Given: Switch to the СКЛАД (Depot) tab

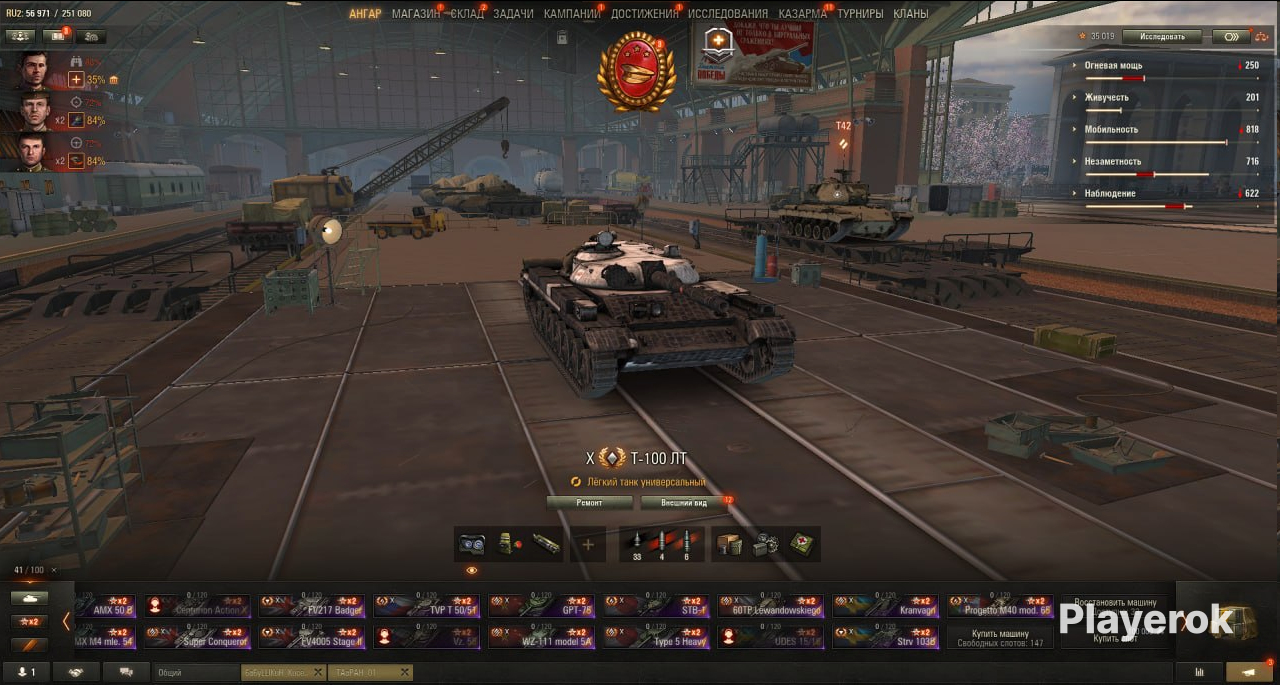Looking at the screenshot, I should pyautogui.click(x=467, y=14).
